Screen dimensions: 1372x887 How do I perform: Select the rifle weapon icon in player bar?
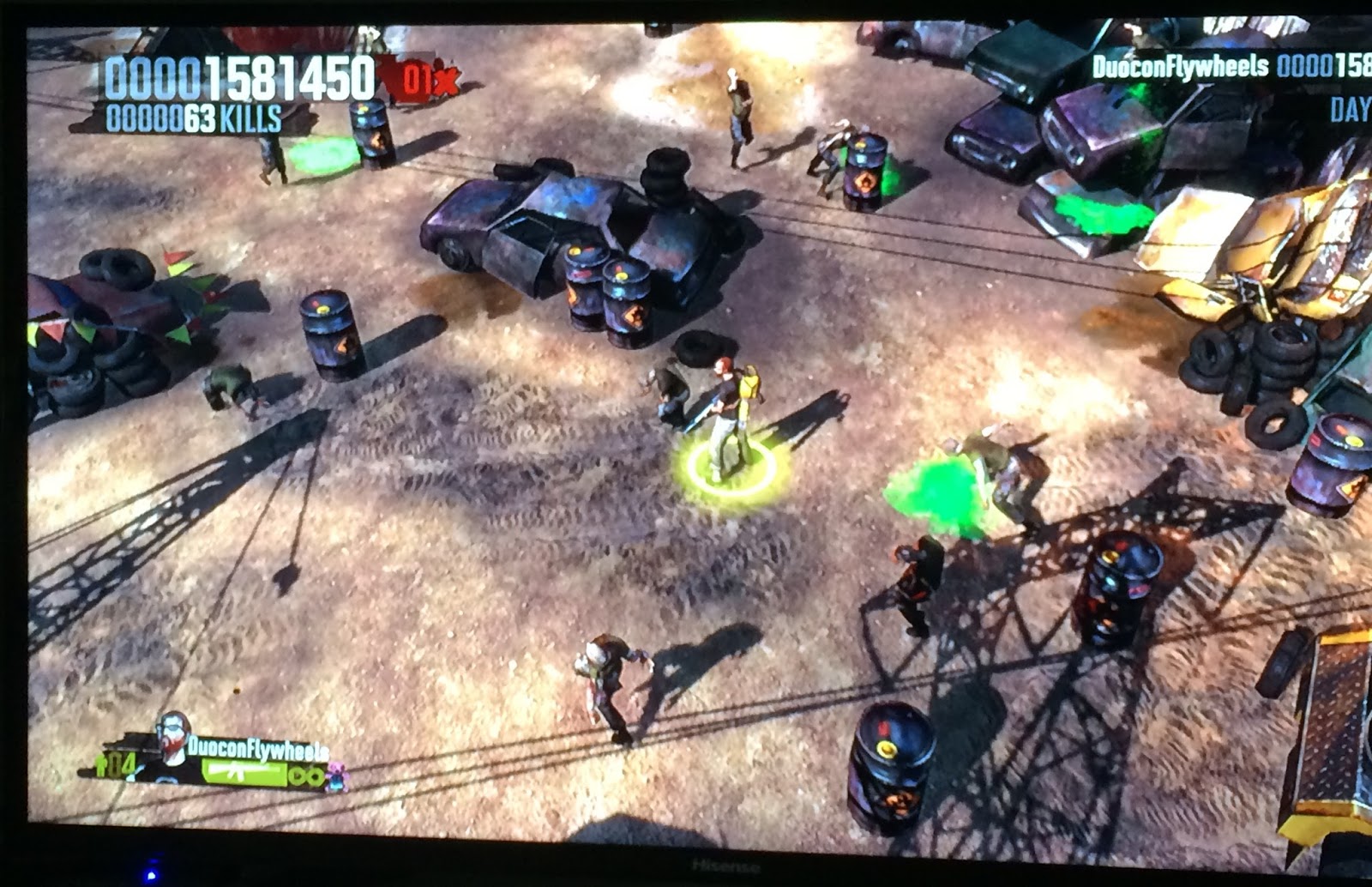coord(236,770)
